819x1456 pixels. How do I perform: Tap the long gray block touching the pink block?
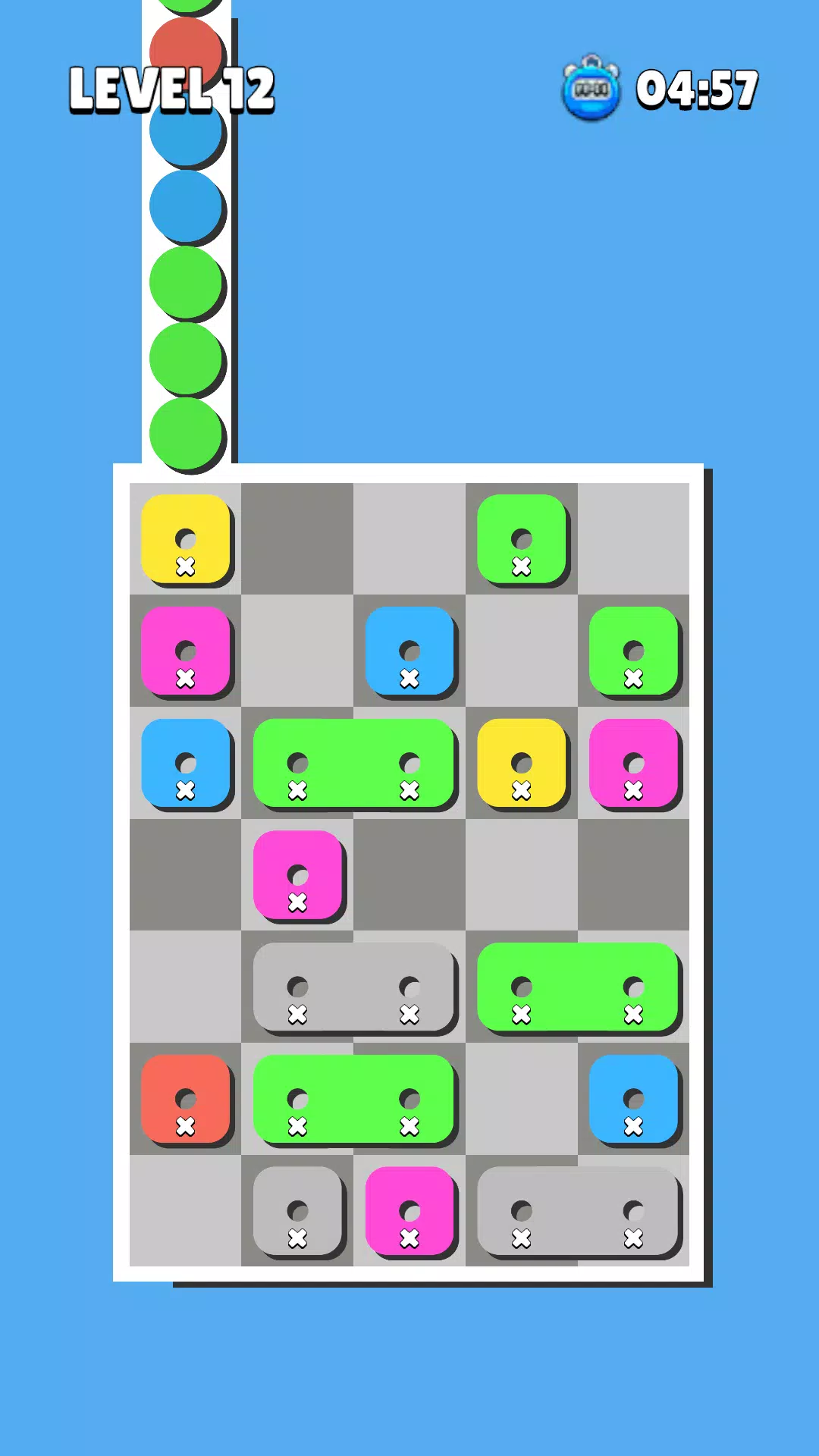click(578, 1211)
